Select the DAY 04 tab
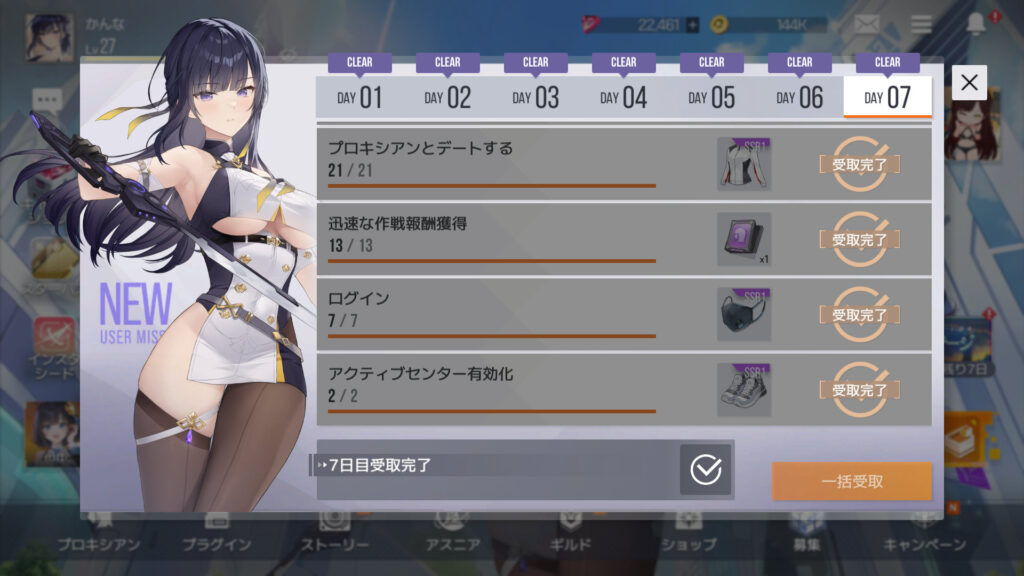 (623, 97)
